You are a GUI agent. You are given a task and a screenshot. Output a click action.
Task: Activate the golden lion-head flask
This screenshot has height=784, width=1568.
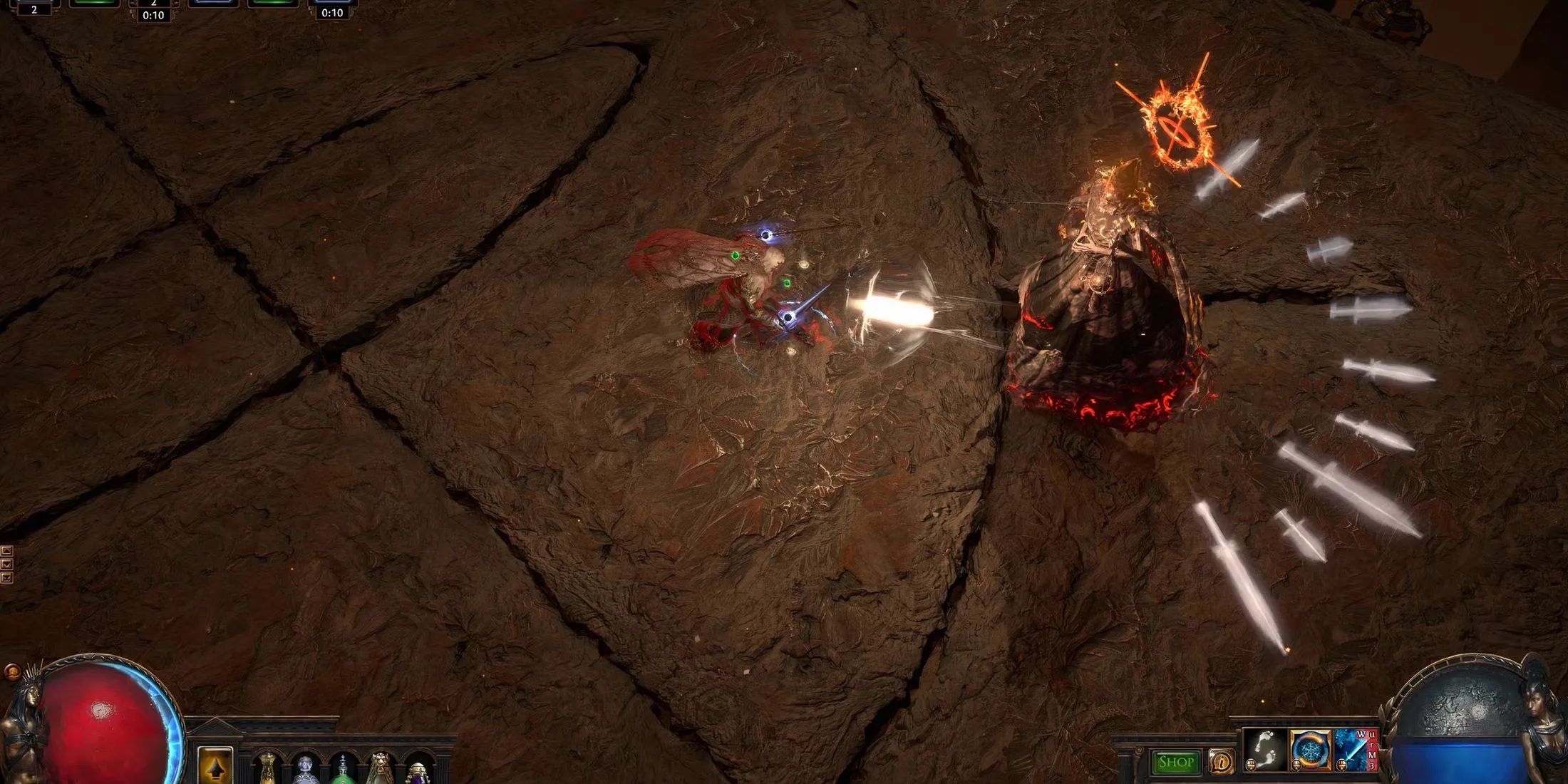tap(380, 770)
